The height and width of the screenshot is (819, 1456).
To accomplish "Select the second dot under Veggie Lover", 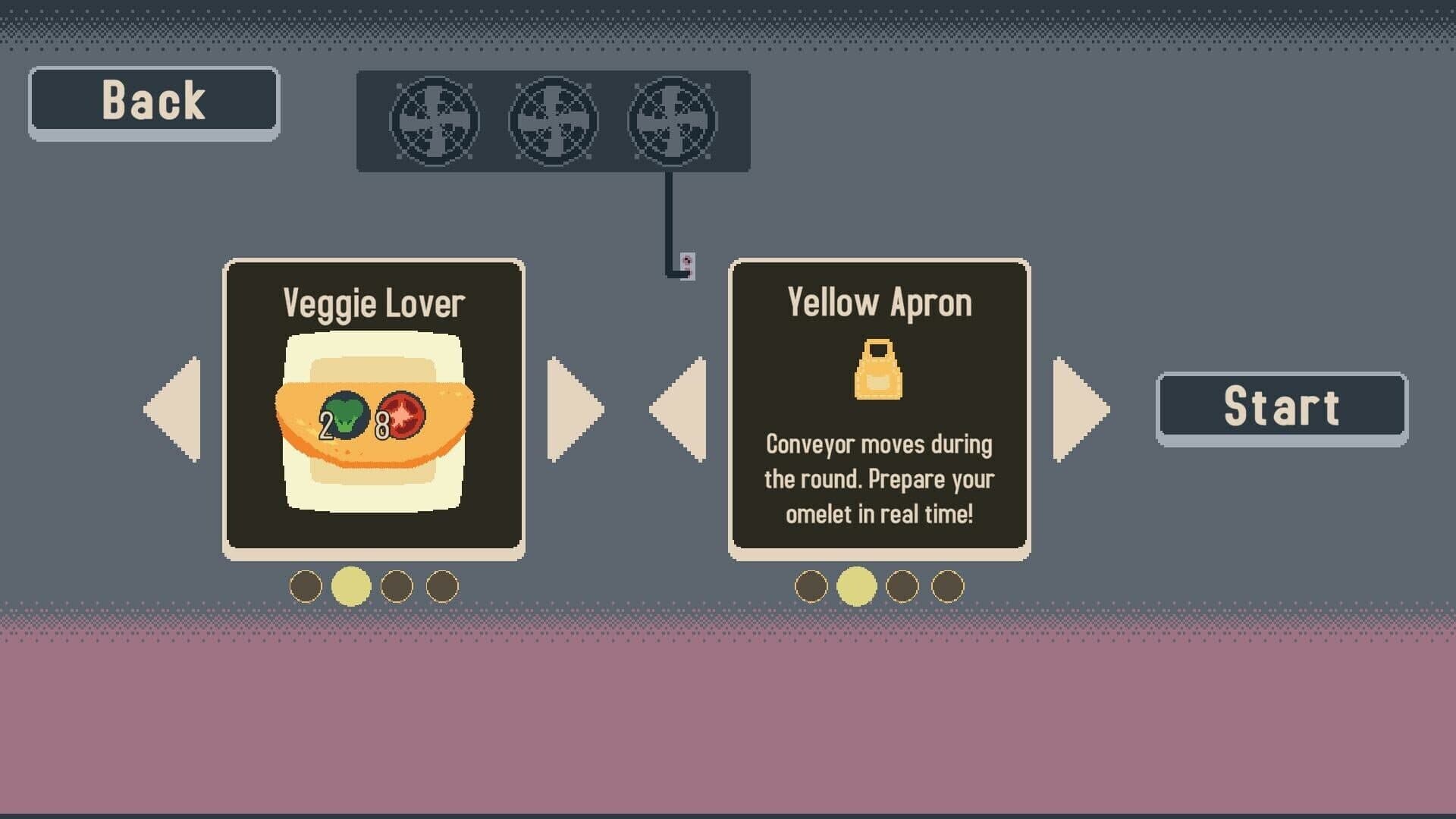I will (x=350, y=585).
